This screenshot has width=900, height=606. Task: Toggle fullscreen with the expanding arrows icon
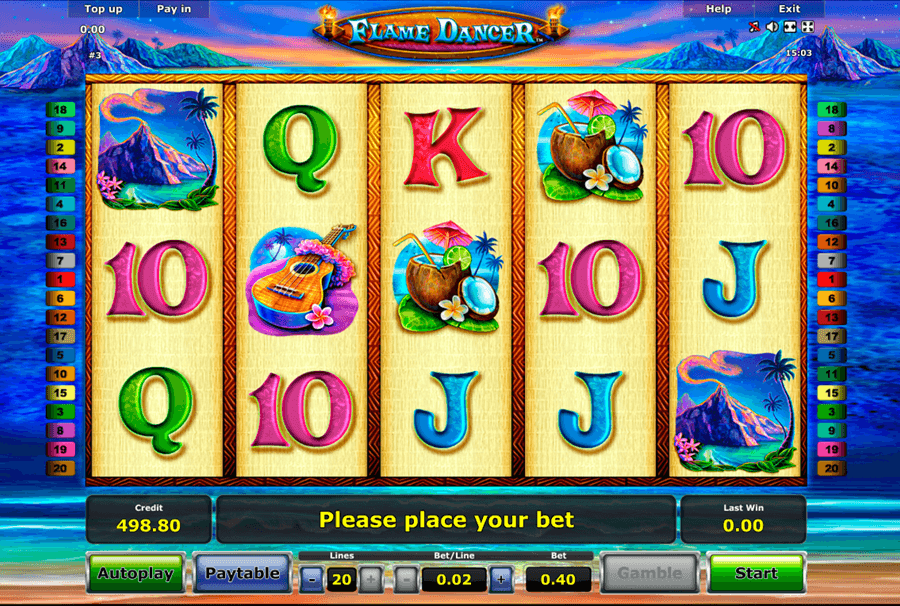click(x=808, y=27)
